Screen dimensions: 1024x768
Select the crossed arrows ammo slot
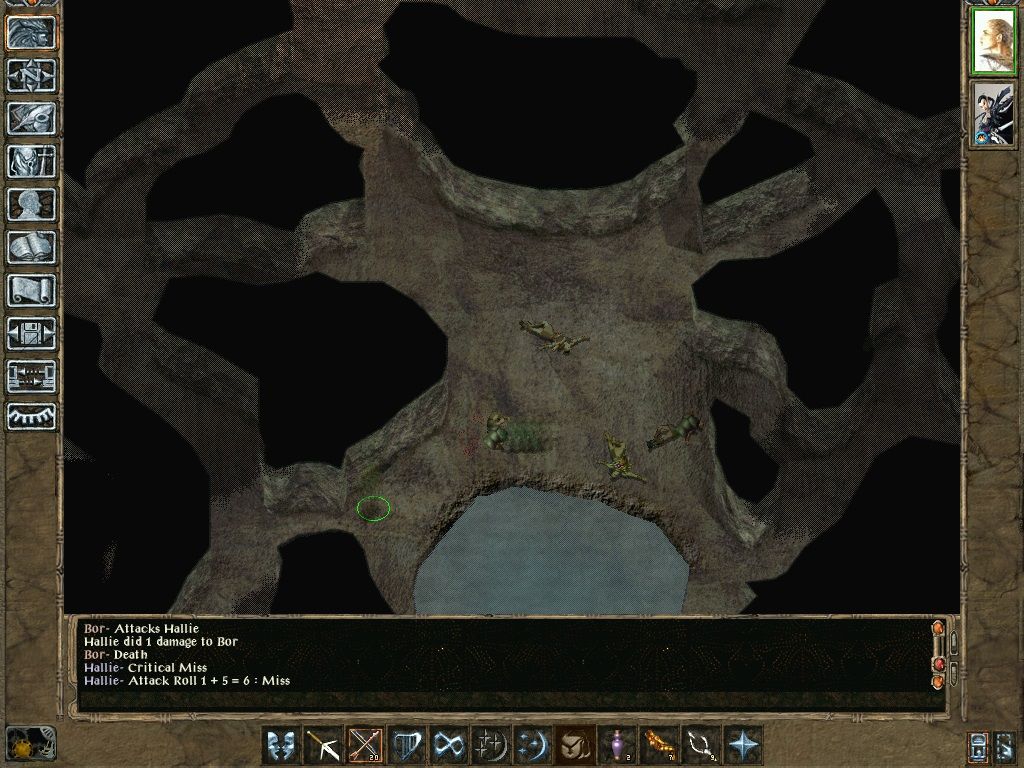point(363,745)
